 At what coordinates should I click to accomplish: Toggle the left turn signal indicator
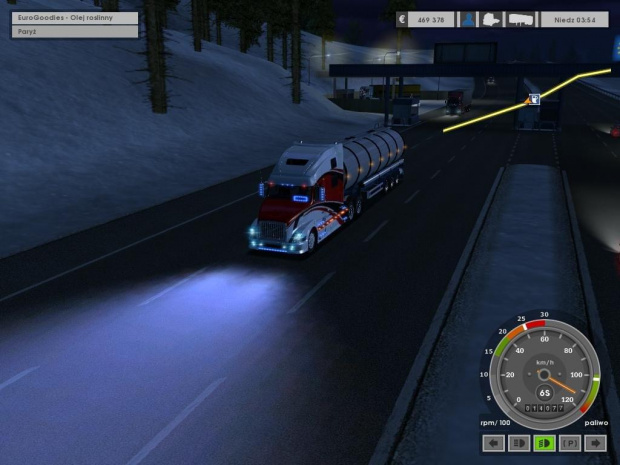tap(493, 442)
